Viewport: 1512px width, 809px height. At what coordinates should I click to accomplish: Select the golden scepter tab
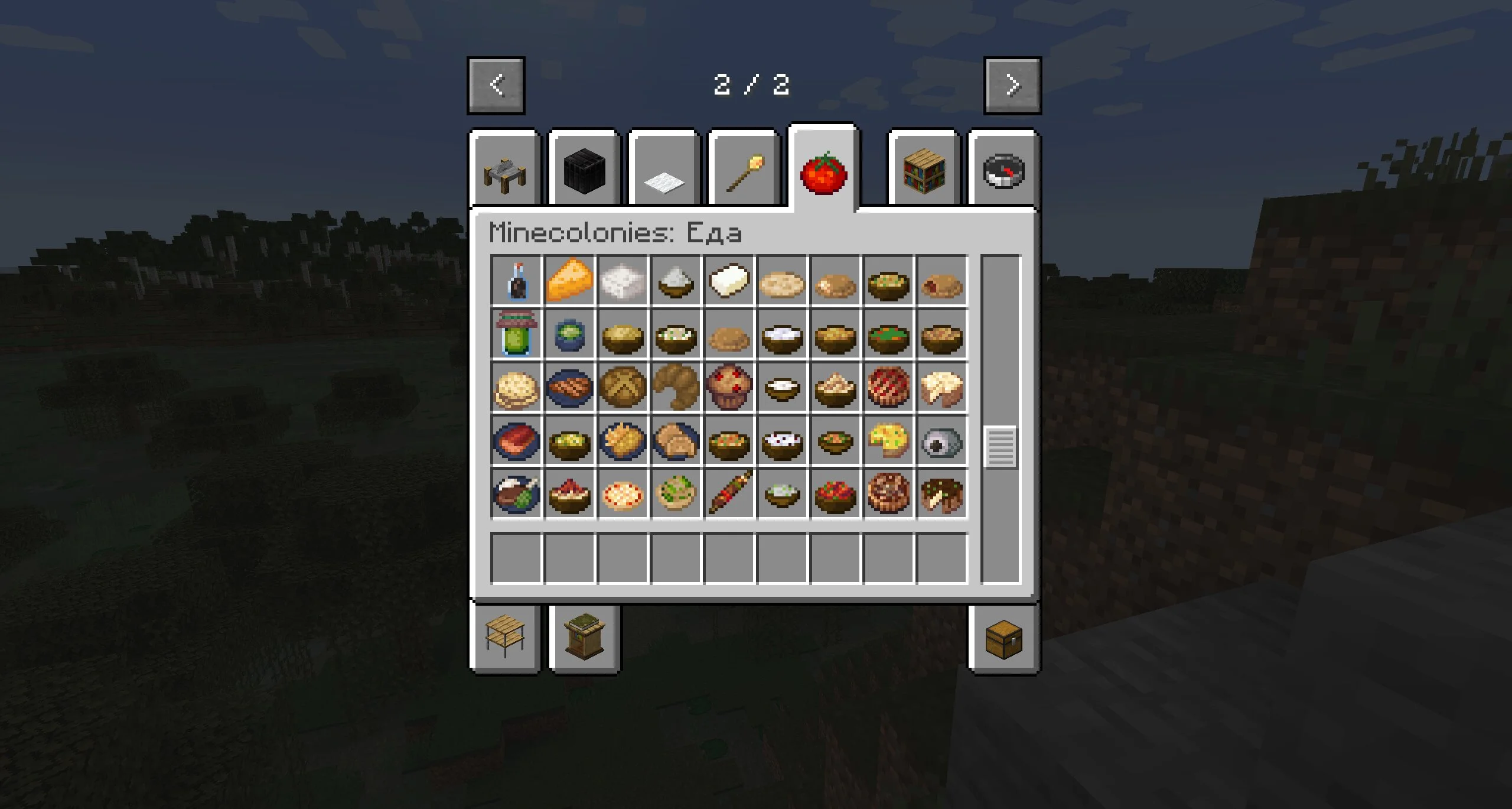744,171
